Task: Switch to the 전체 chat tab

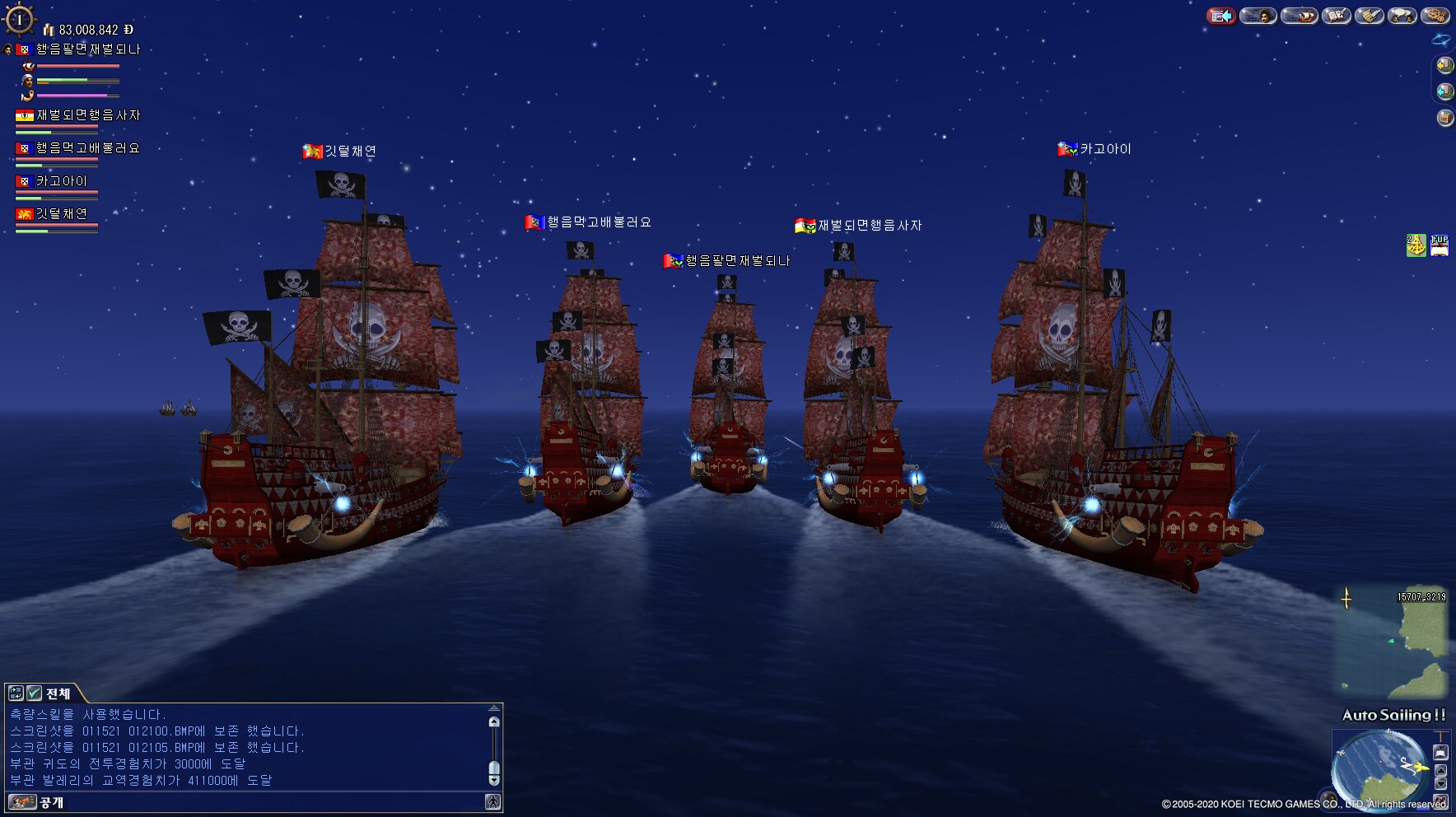Action: (x=58, y=693)
